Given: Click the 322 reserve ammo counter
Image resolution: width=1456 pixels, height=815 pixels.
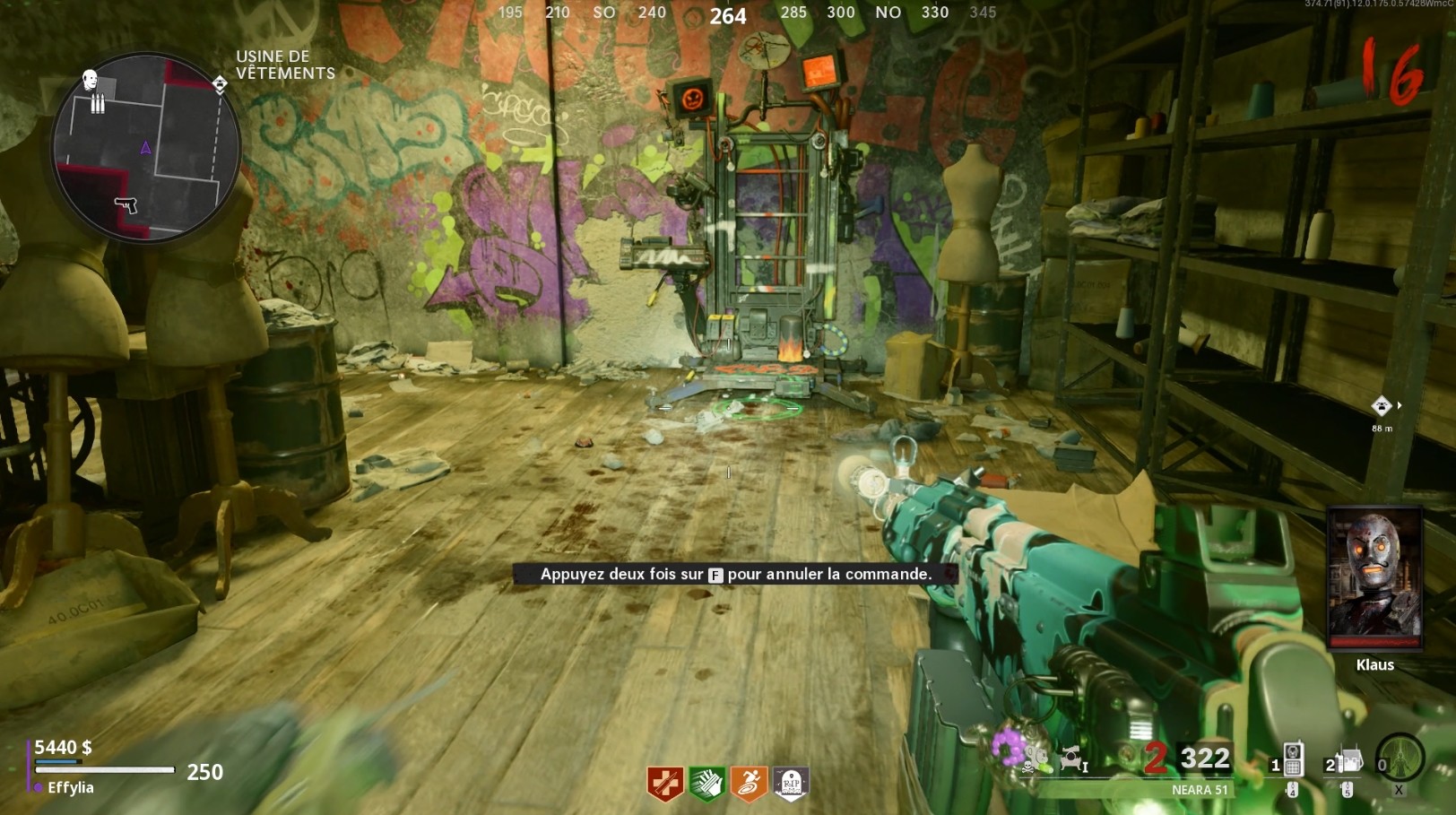Looking at the screenshot, I should pos(1204,759).
